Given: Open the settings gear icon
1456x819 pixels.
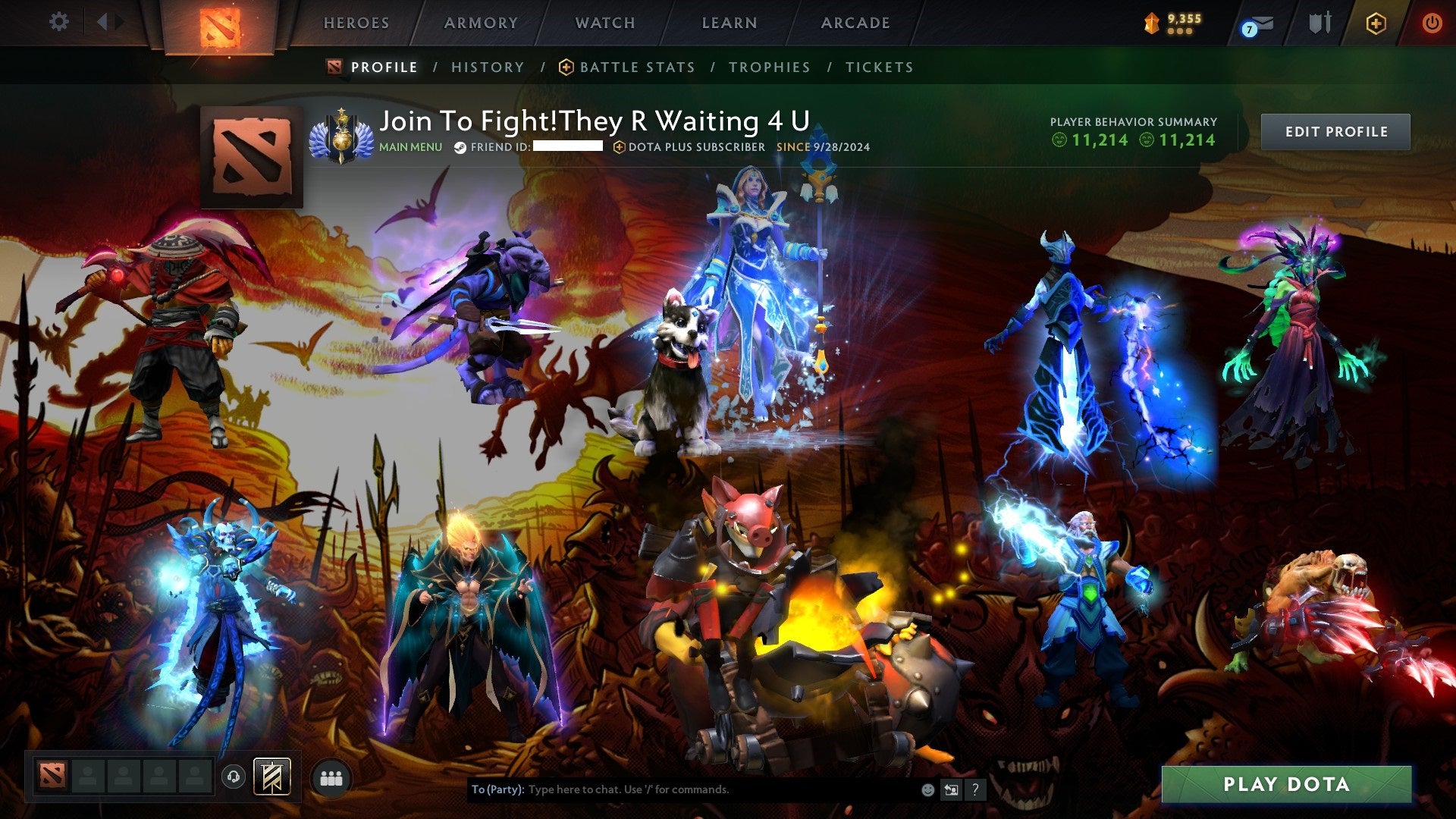Looking at the screenshot, I should [x=59, y=22].
